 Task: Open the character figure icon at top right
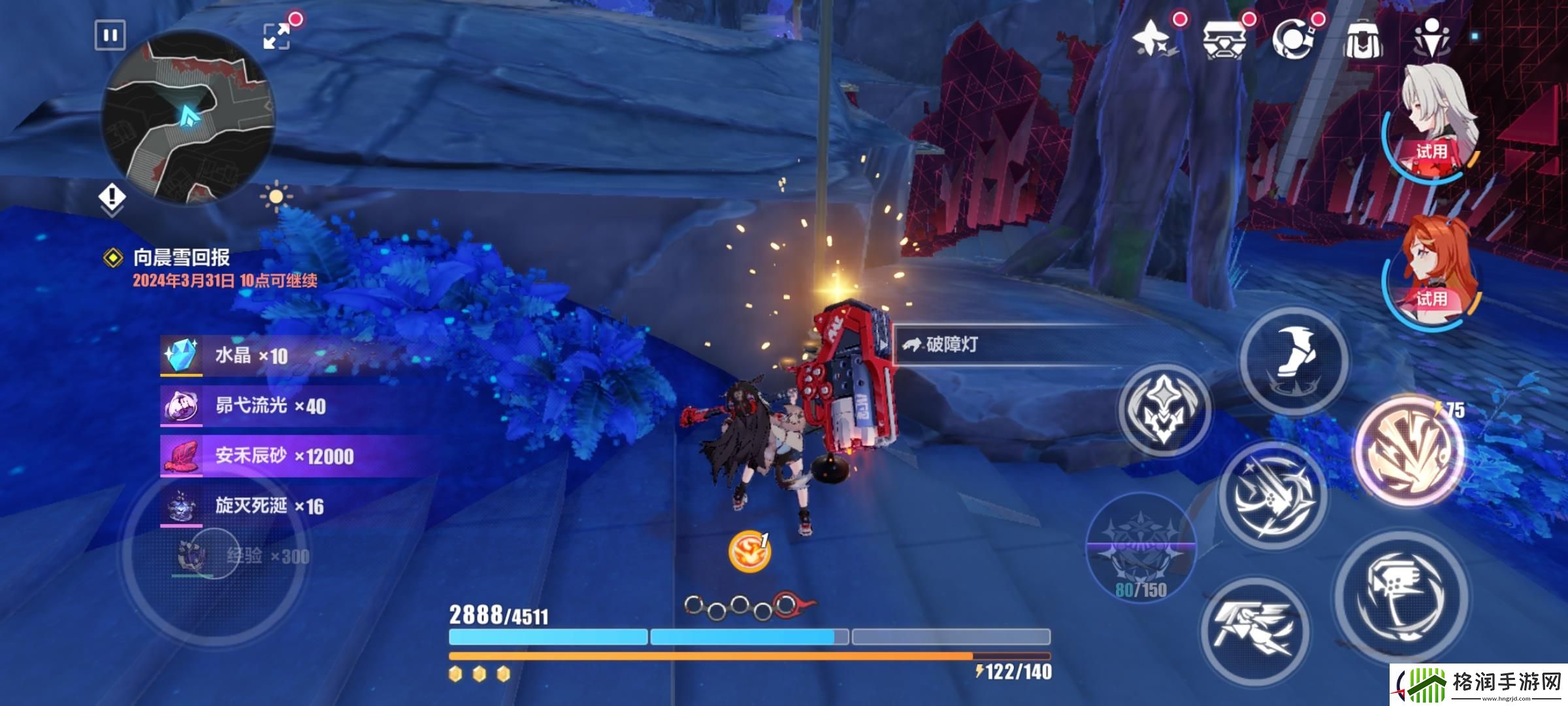1431,37
